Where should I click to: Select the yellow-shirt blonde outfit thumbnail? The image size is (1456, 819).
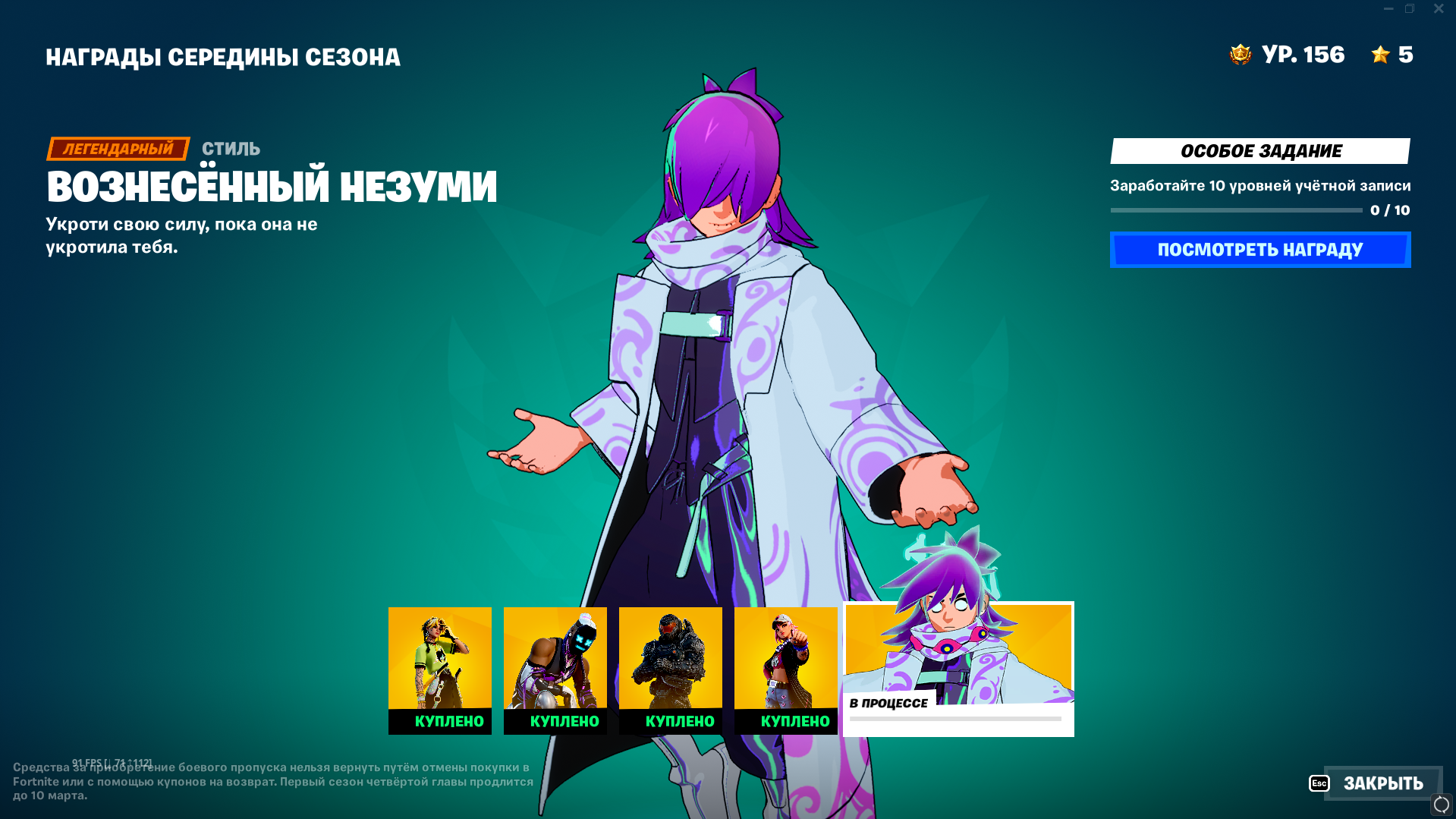440,669
